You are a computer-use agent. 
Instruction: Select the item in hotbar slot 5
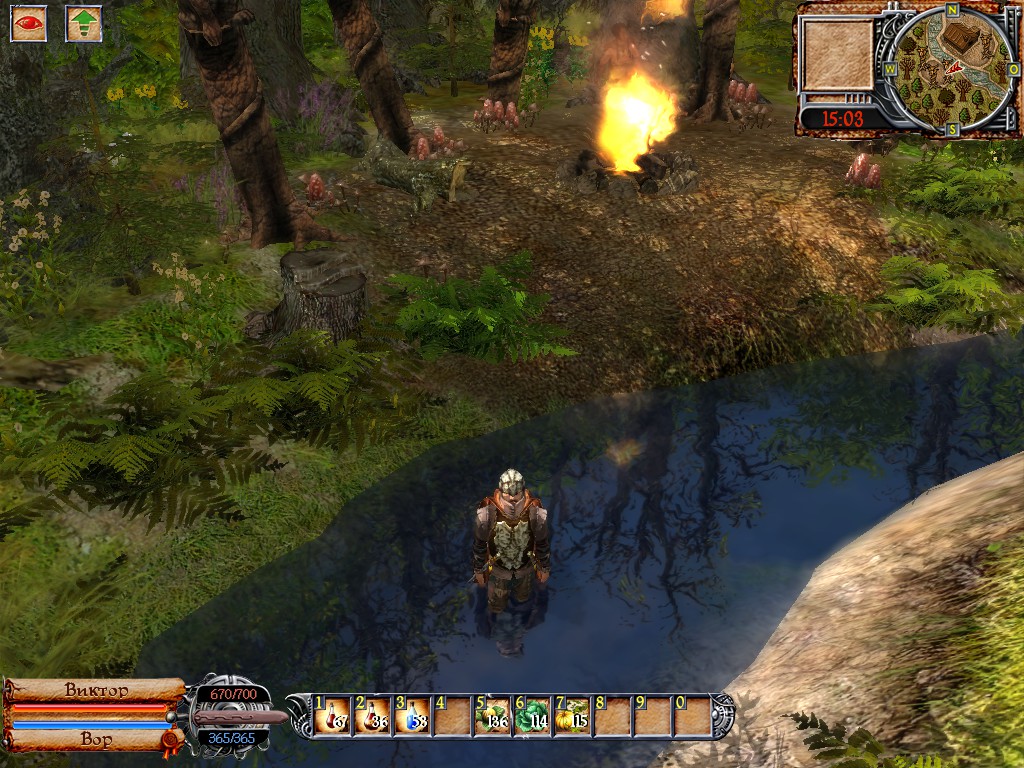pyautogui.click(x=493, y=716)
